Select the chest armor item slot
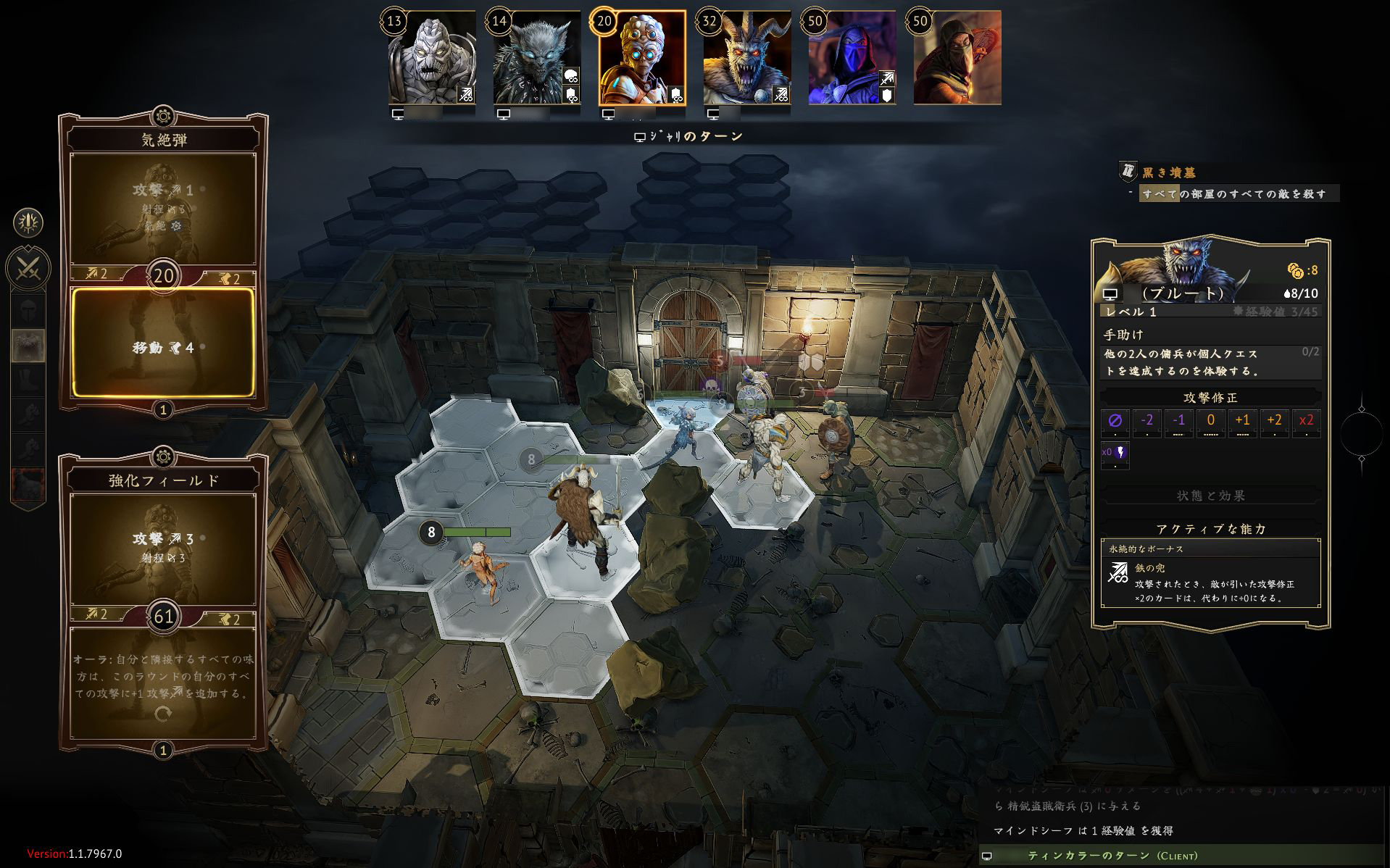Viewport: 1390px width, 868px height. pos(28,346)
